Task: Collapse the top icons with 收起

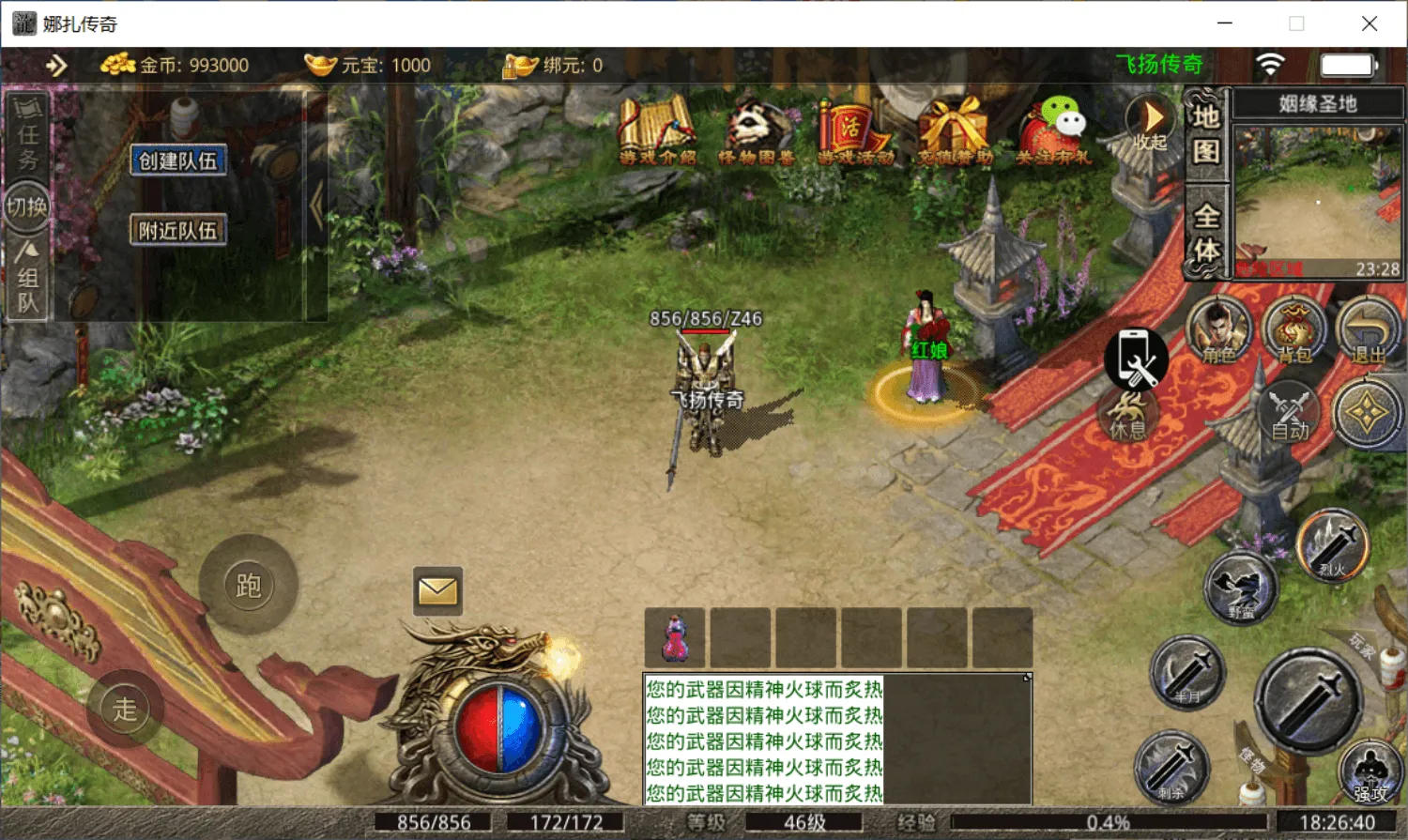Action: pyautogui.click(x=1150, y=123)
